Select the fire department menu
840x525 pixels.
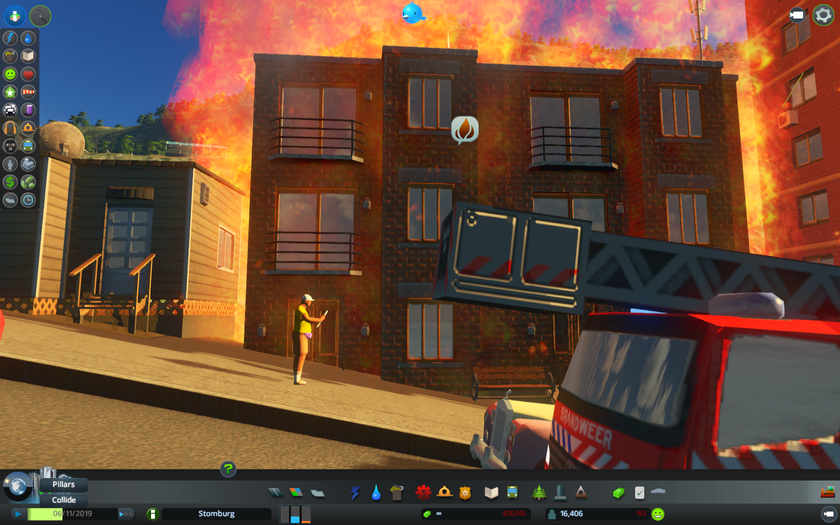tap(444, 492)
